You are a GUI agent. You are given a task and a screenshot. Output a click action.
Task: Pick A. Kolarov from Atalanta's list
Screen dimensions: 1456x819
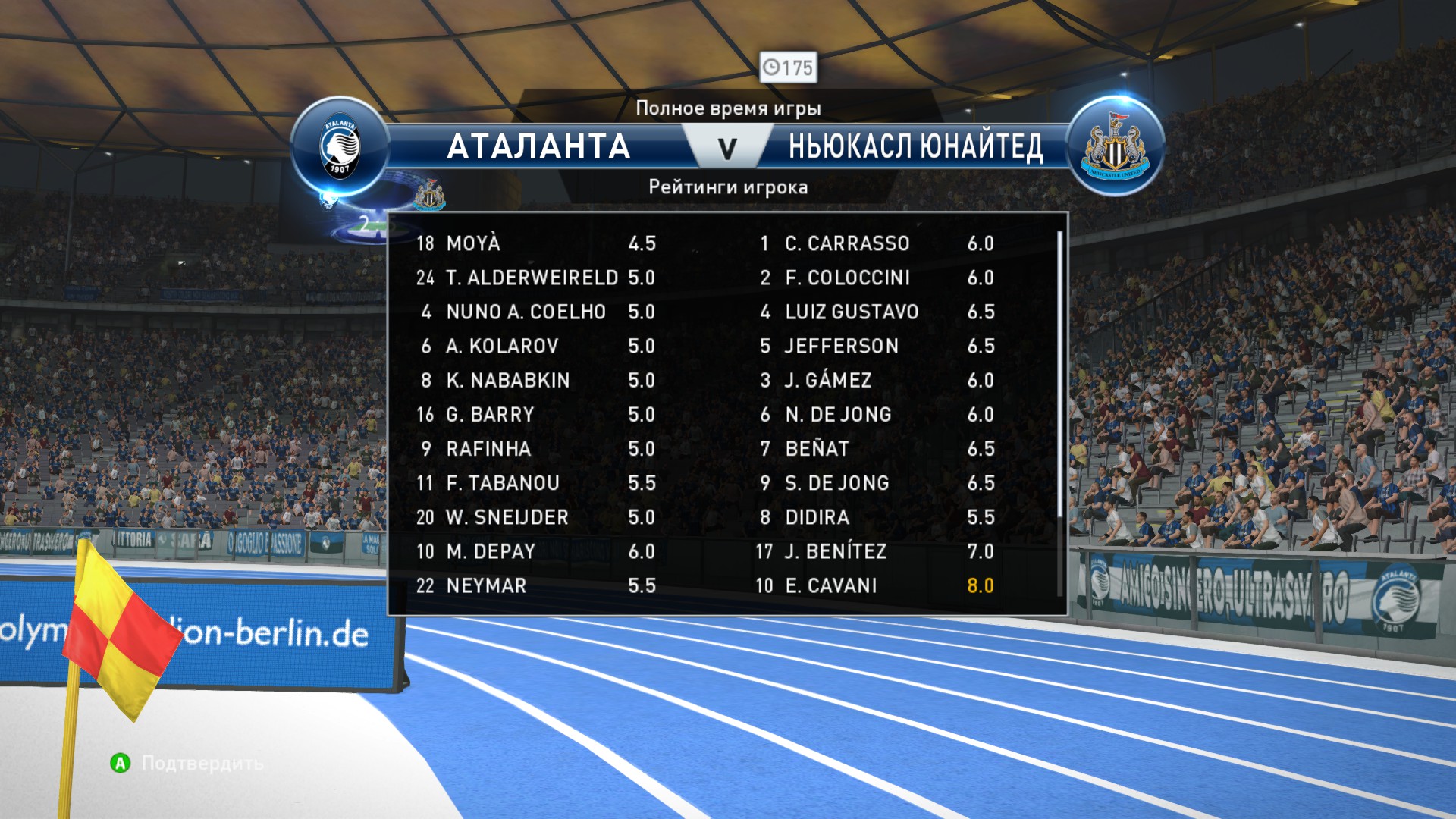tap(535, 346)
